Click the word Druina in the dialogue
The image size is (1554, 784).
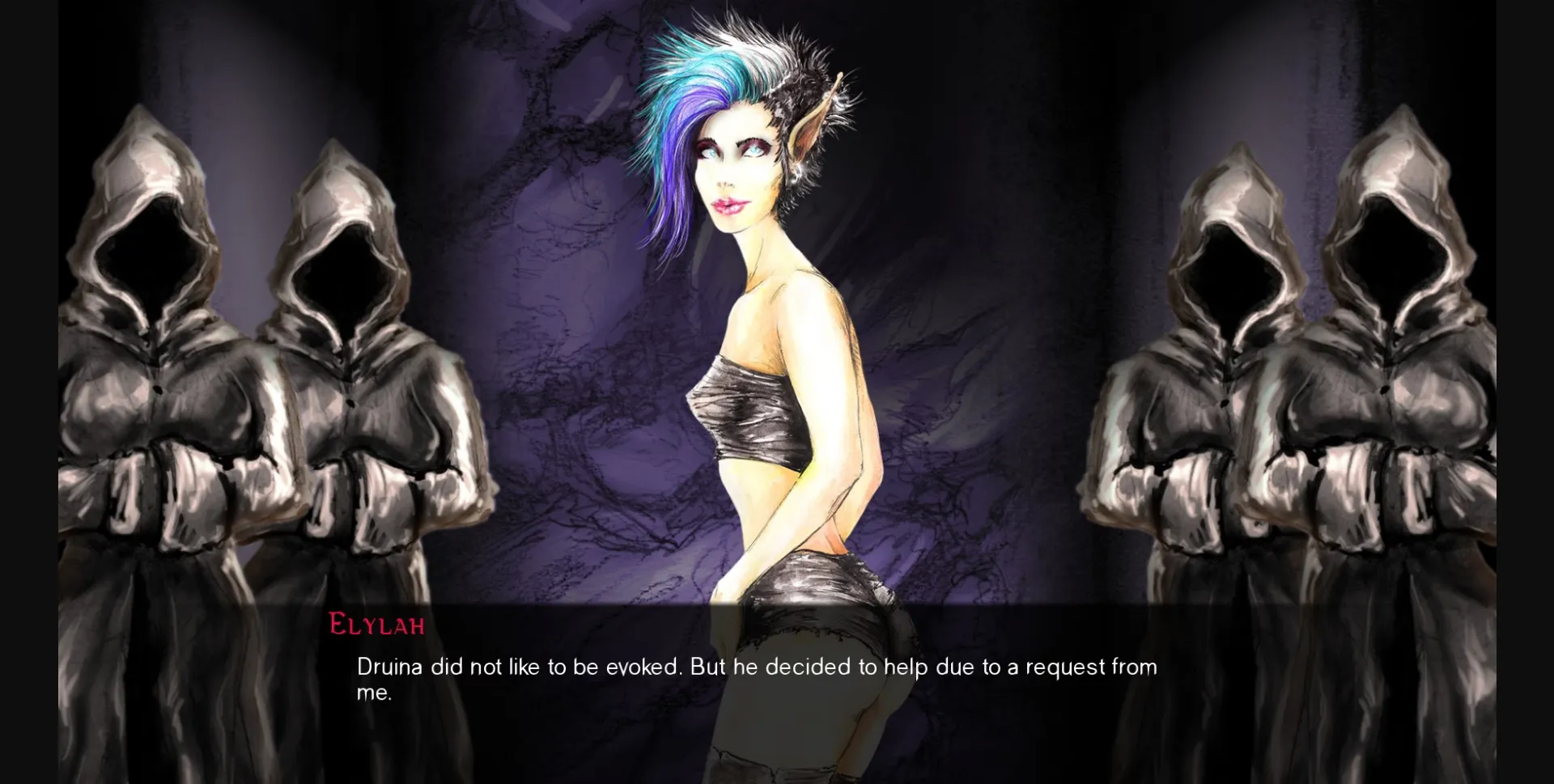[x=388, y=667]
